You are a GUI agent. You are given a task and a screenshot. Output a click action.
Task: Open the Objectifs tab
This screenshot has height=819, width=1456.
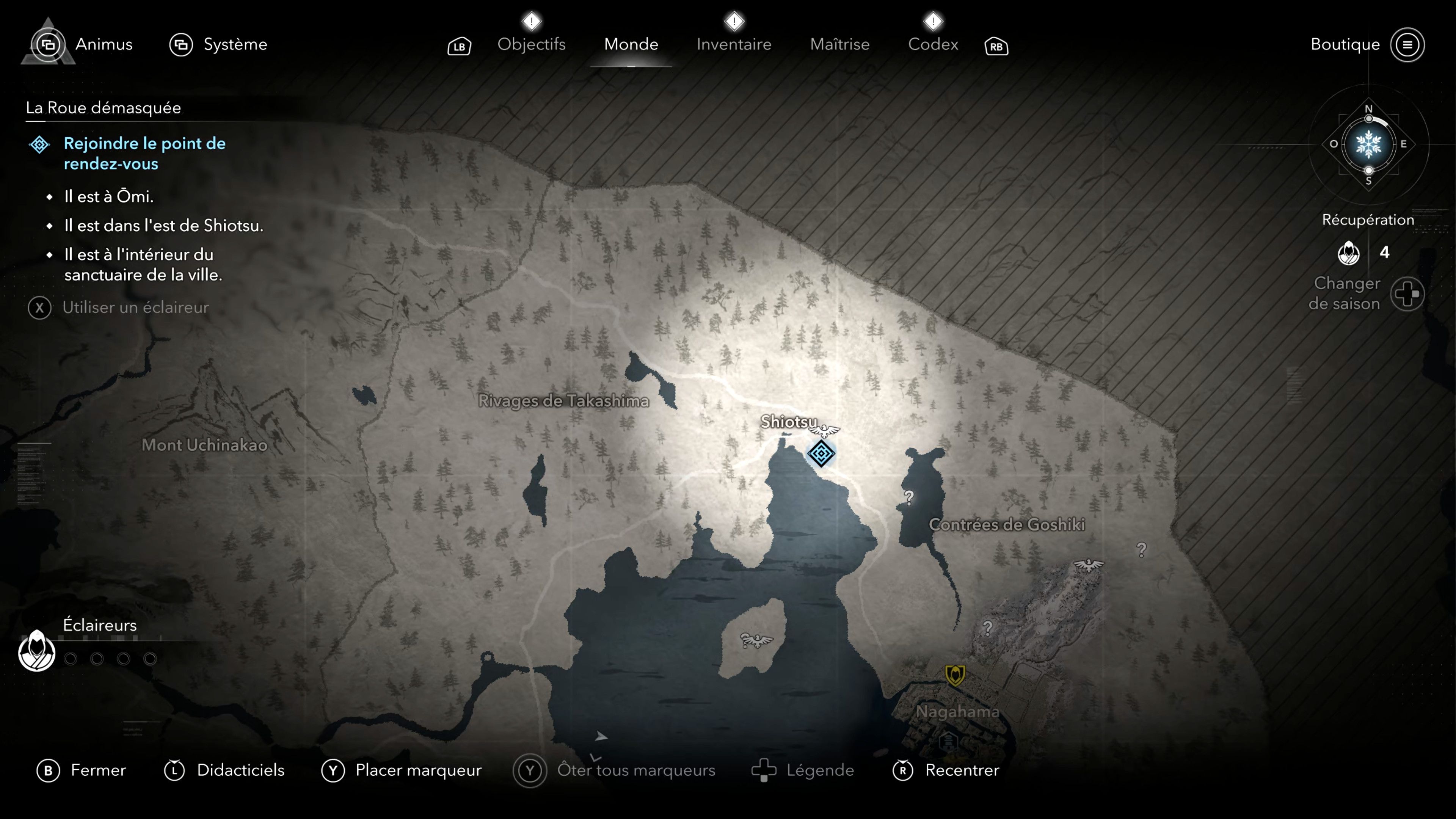click(532, 44)
